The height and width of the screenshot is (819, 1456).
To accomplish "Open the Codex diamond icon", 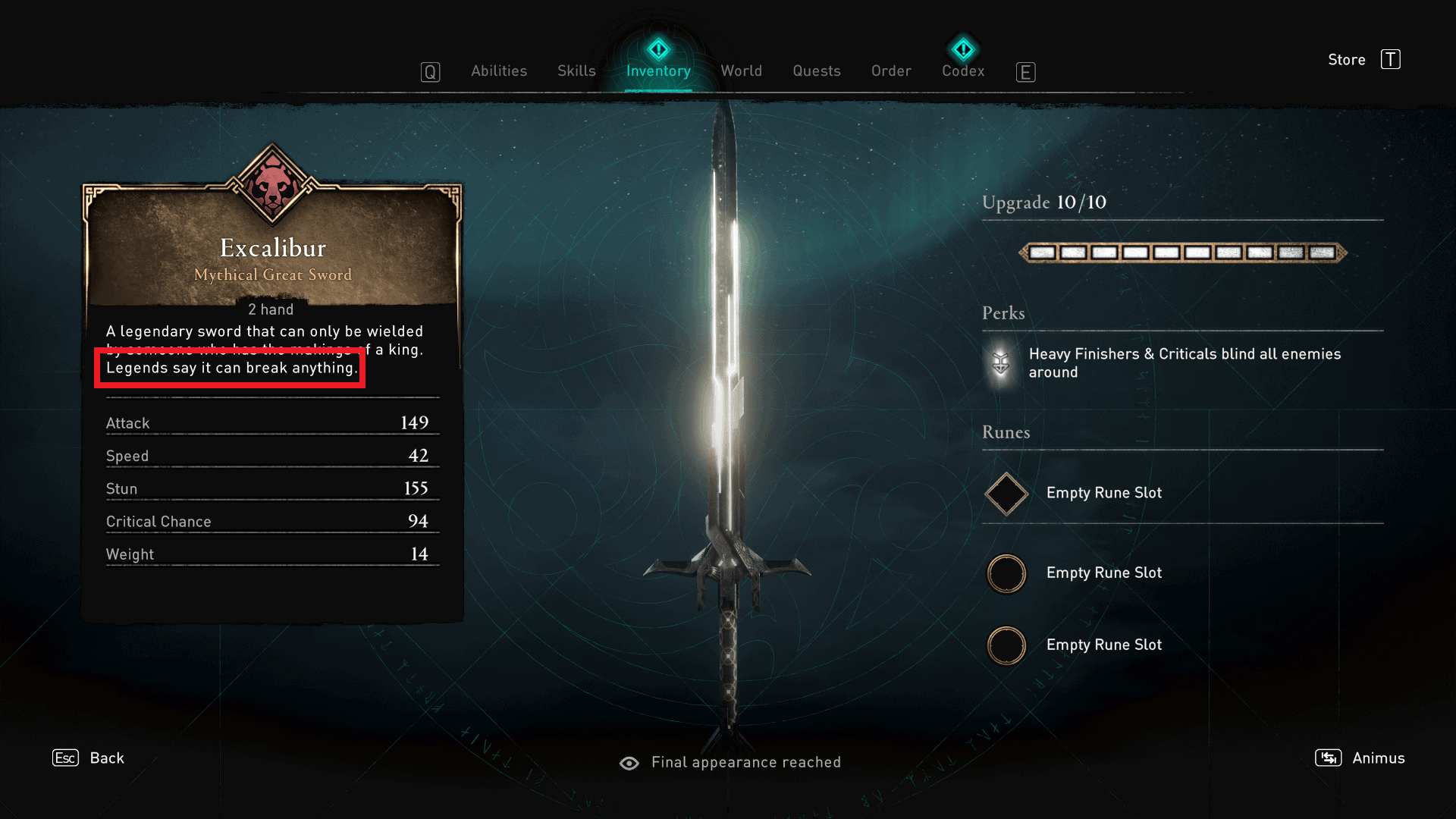I will click(963, 49).
